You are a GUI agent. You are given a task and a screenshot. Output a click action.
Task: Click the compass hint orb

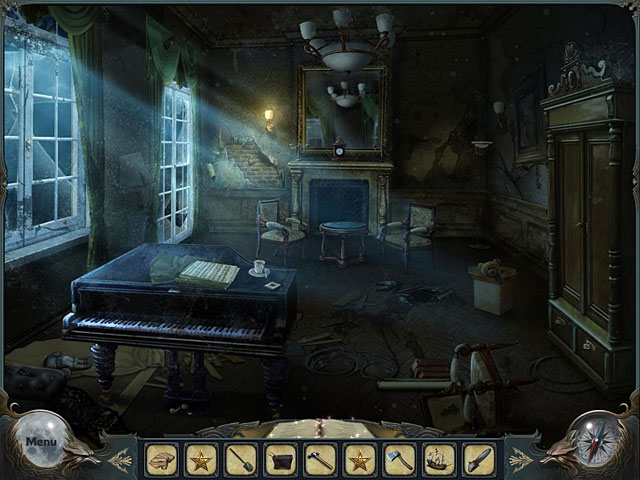tap(599, 440)
